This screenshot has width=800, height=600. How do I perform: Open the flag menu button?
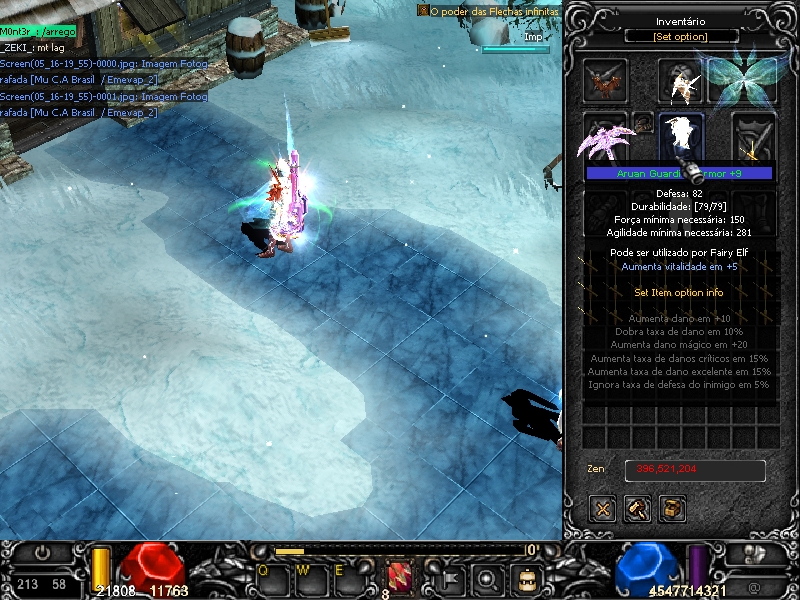pos(449,576)
